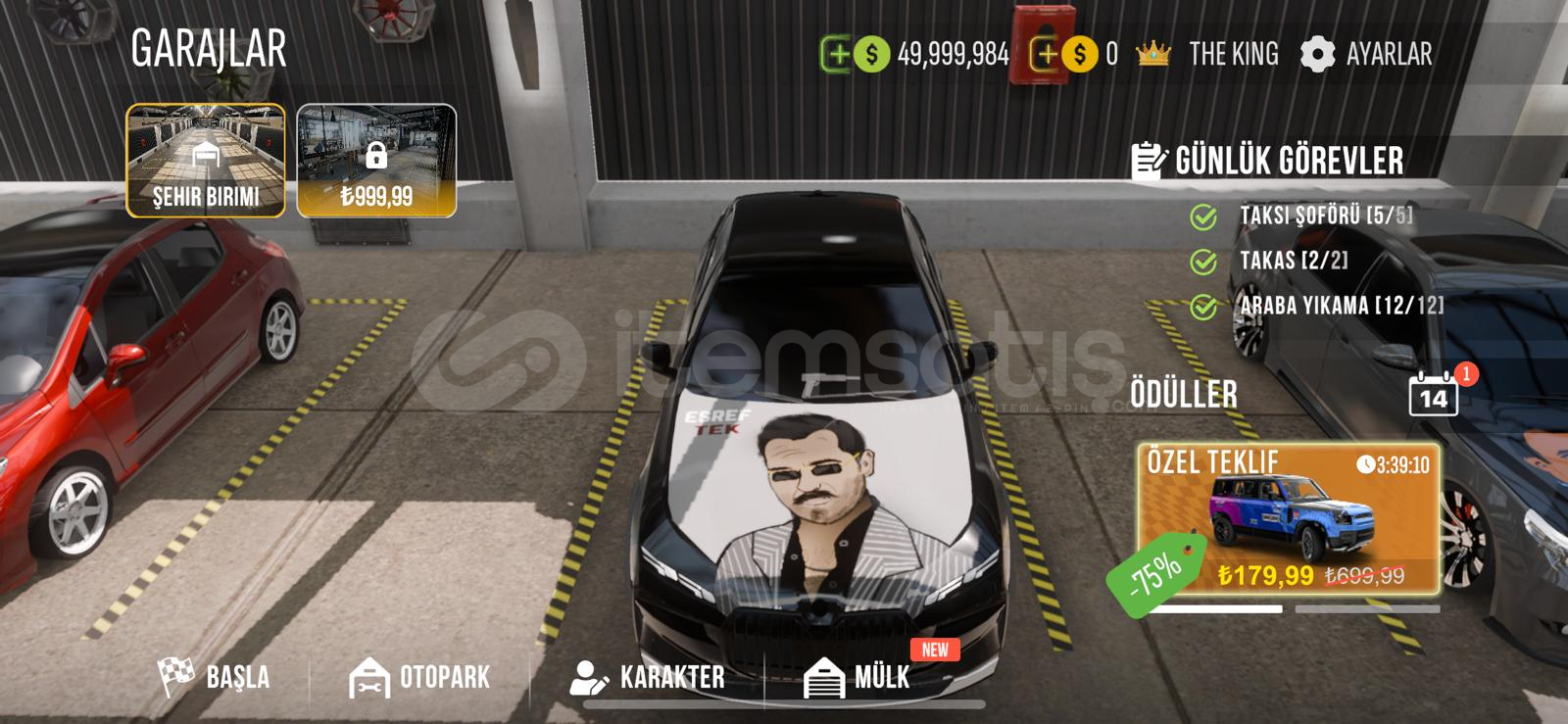Viewport: 1568px width, 724px height.
Task: Open the Günlük Görevler daily tasks
Action: [1267, 161]
